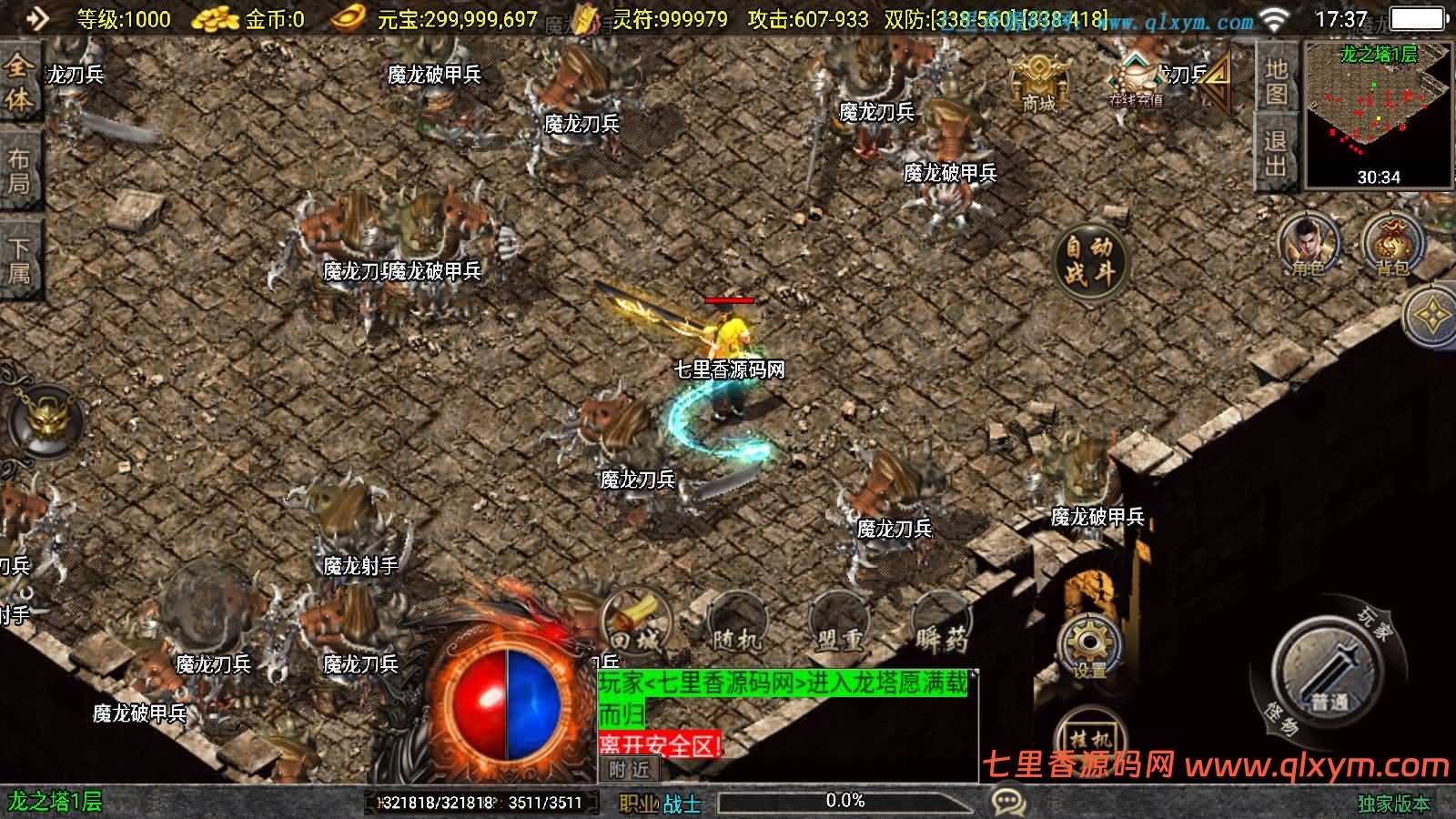Screen dimensions: 1456x819
Task: Select the 布局 side tab
Action: point(19,171)
